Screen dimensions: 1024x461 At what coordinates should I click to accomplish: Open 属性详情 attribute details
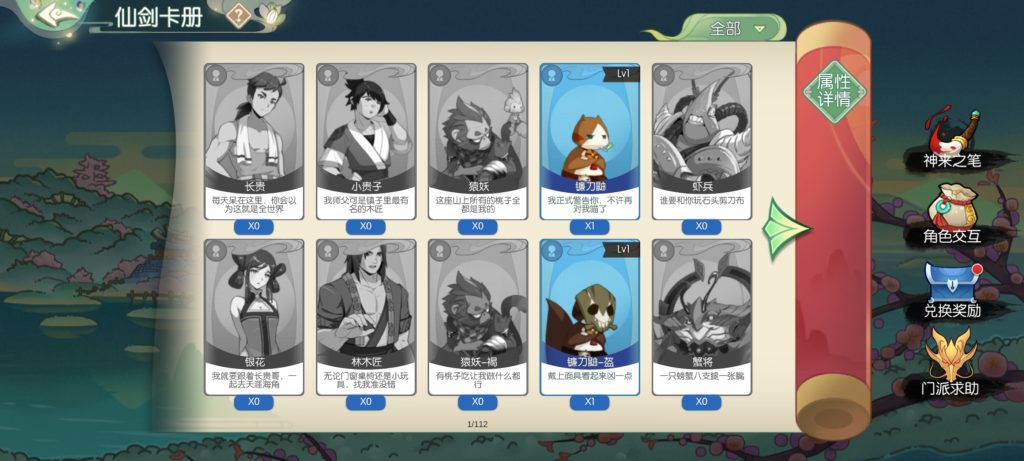pos(834,91)
